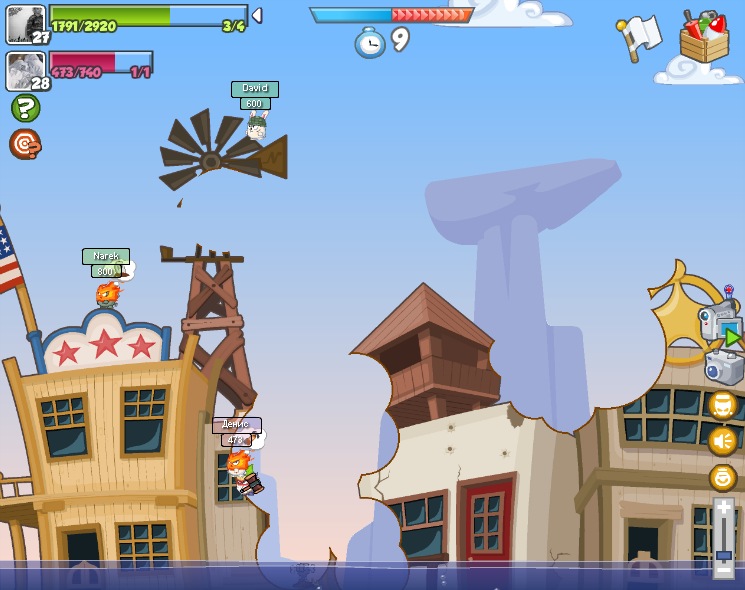Viewport: 745px width, 590px height.
Task: Toggle the sound speaker button
Action: [x=722, y=441]
